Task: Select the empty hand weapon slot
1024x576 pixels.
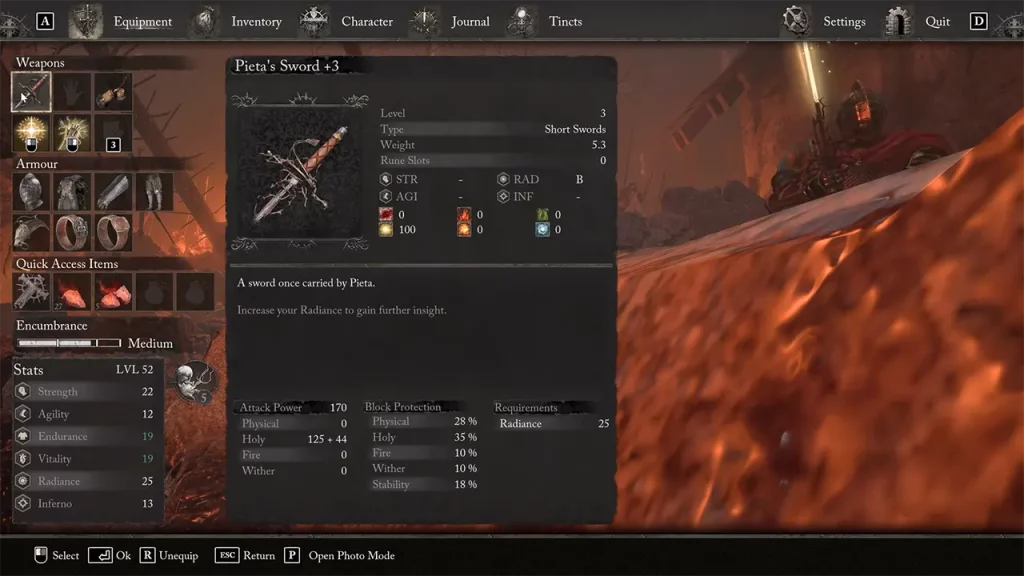Action: click(x=73, y=92)
